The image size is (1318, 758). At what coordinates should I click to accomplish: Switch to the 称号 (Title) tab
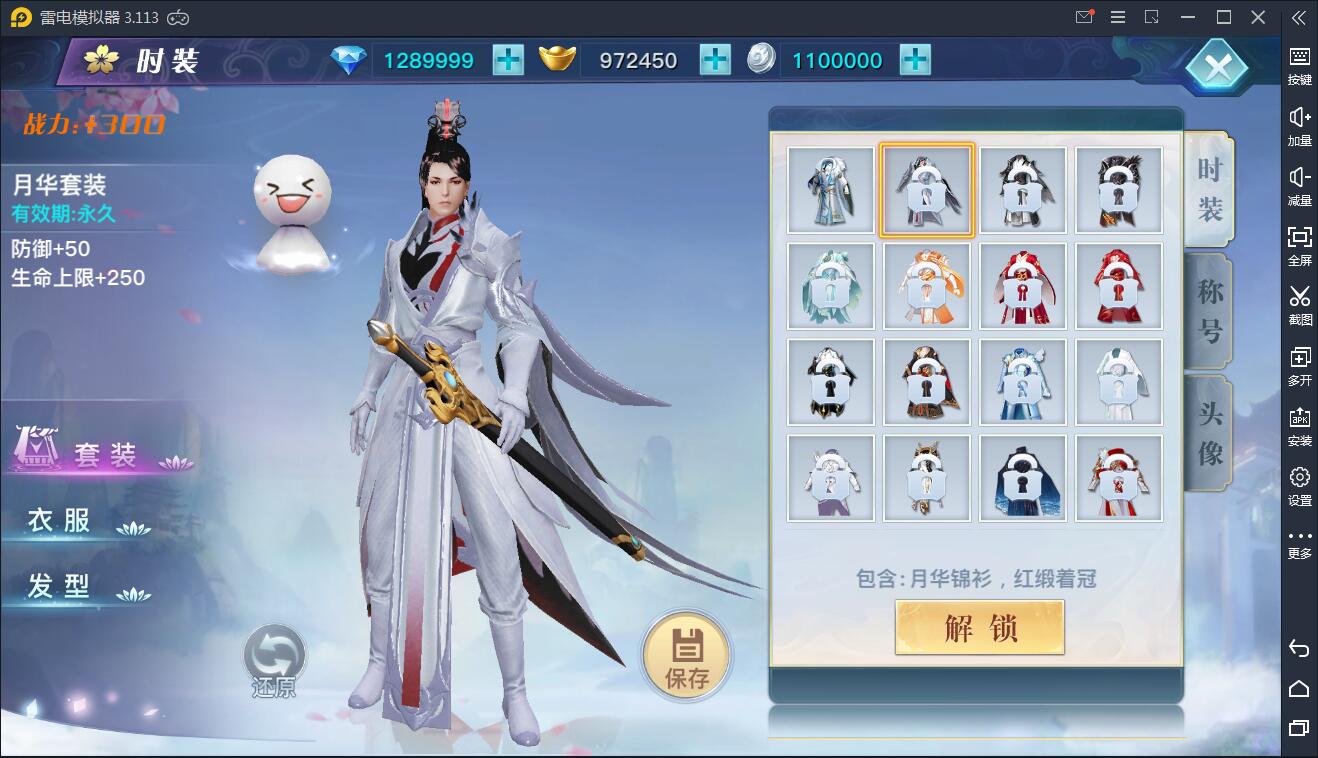(x=1208, y=310)
